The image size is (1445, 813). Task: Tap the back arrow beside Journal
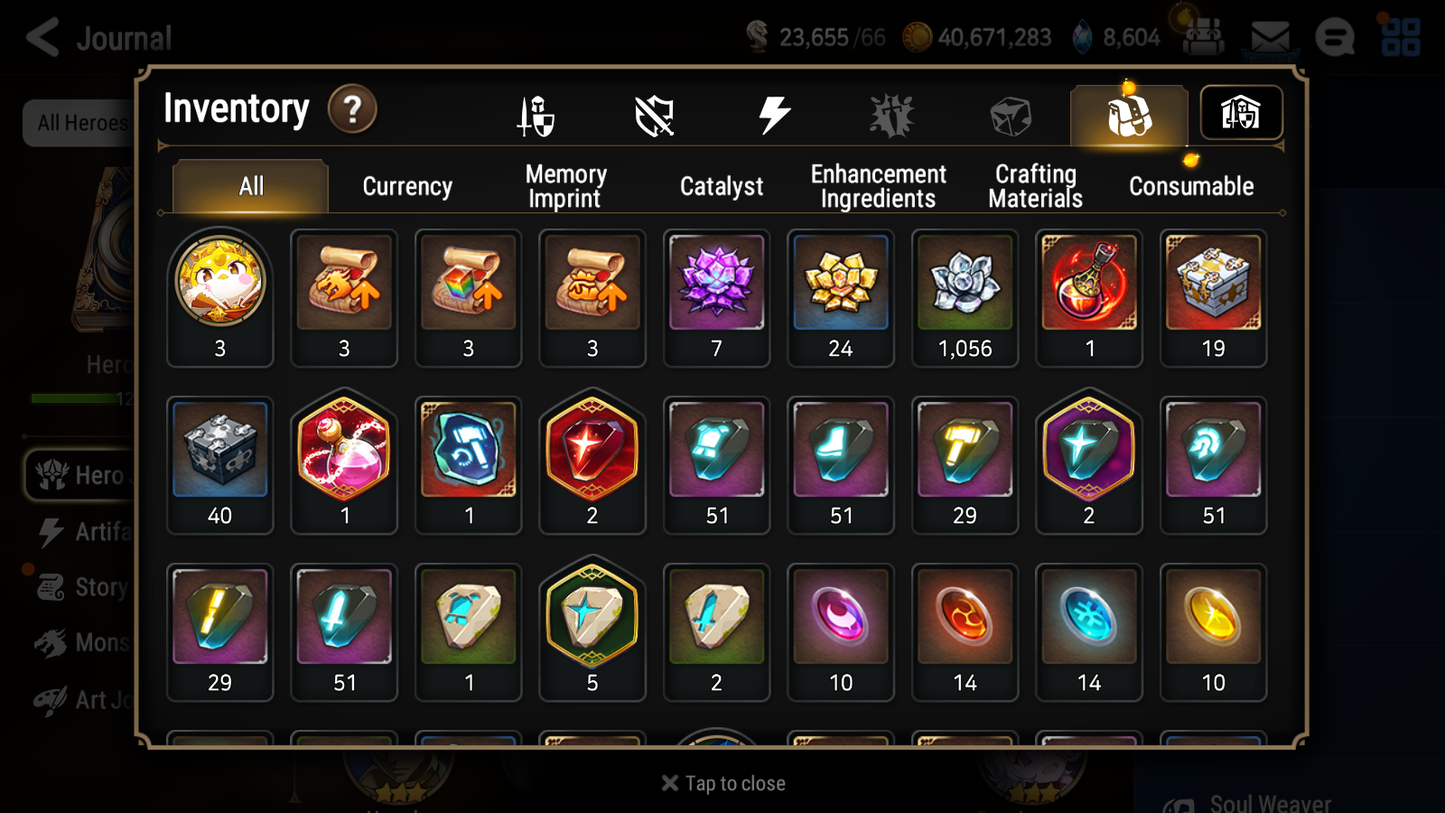(x=40, y=37)
